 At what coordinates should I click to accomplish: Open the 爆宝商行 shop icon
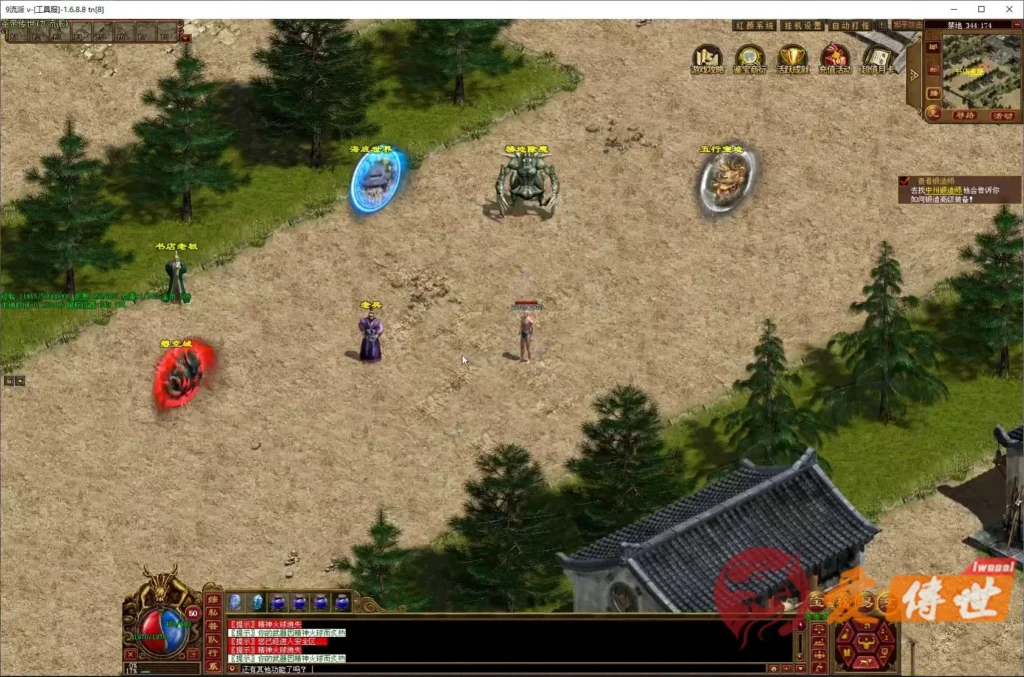tap(749, 58)
